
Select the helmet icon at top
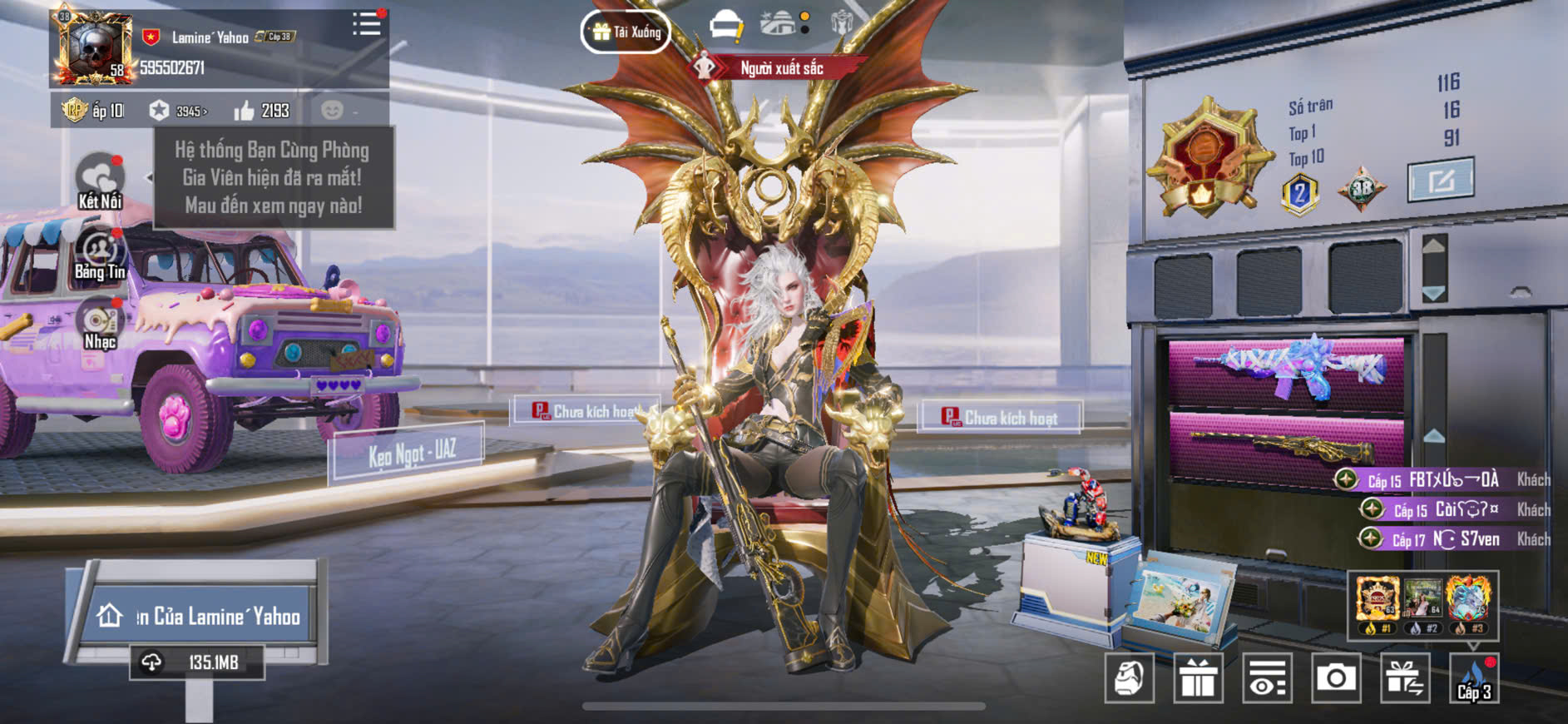[725, 26]
